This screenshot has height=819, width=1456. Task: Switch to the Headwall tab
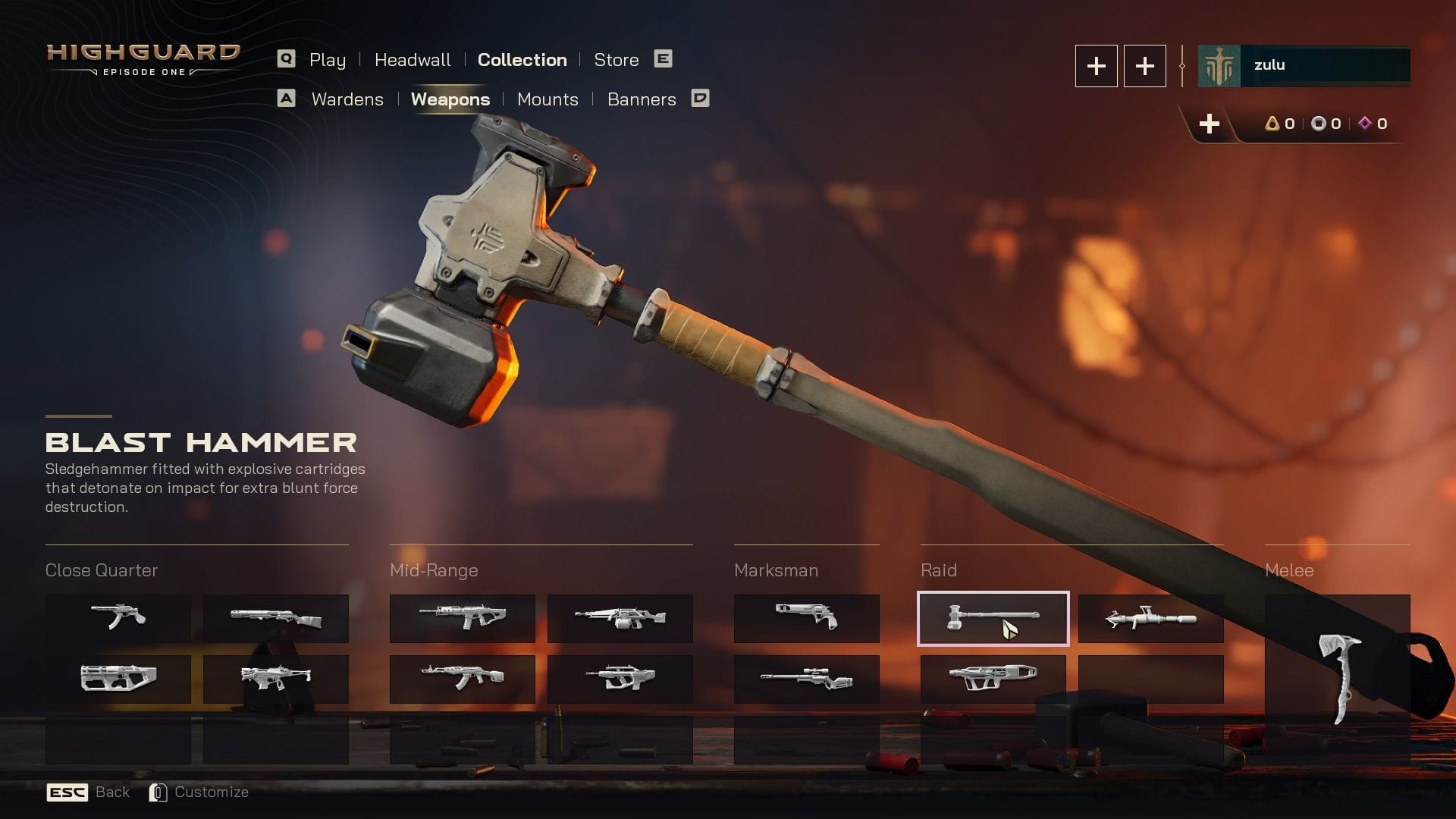pos(412,60)
